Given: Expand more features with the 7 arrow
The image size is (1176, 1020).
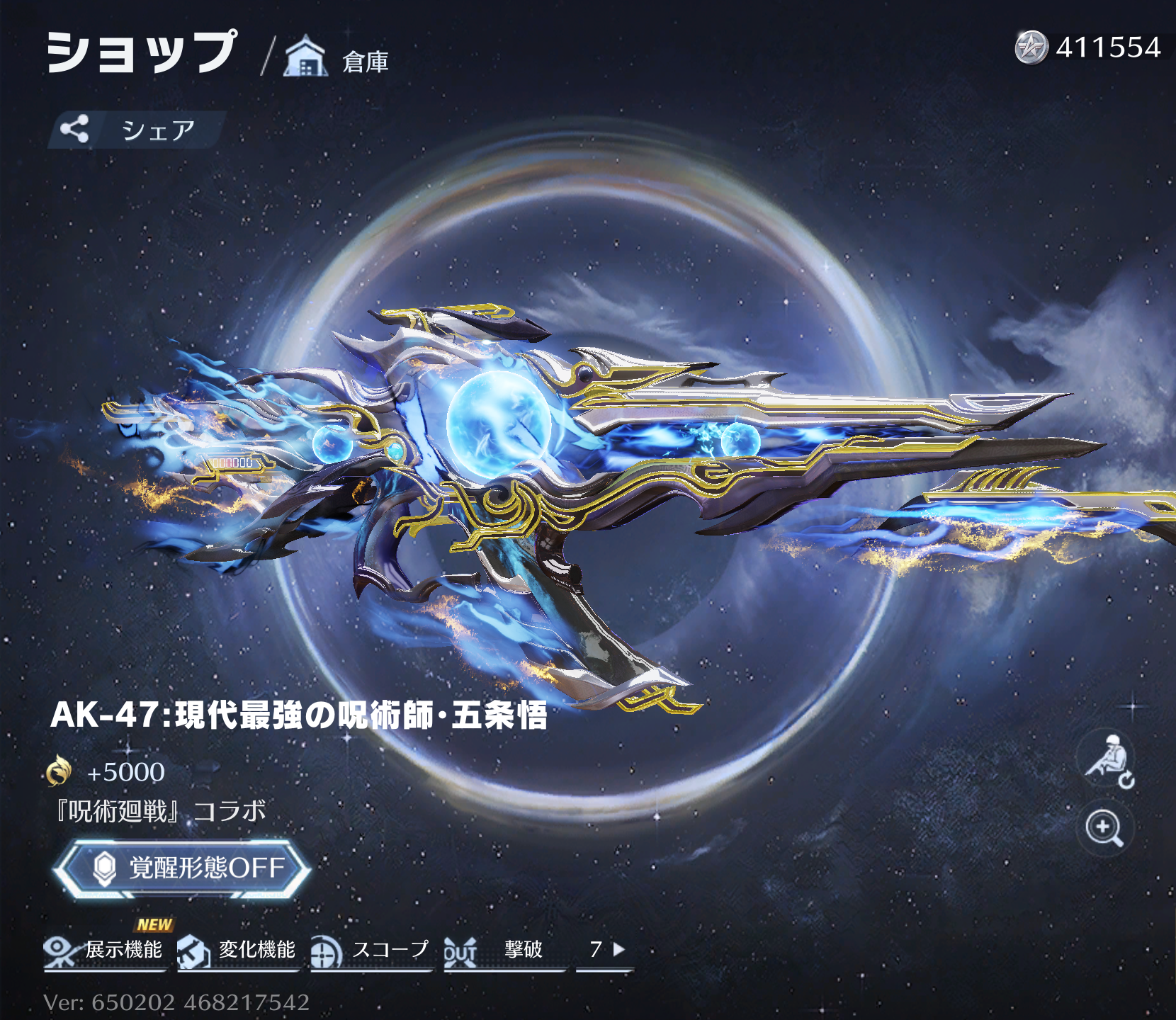Looking at the screenshot, I should pos(606,950).
